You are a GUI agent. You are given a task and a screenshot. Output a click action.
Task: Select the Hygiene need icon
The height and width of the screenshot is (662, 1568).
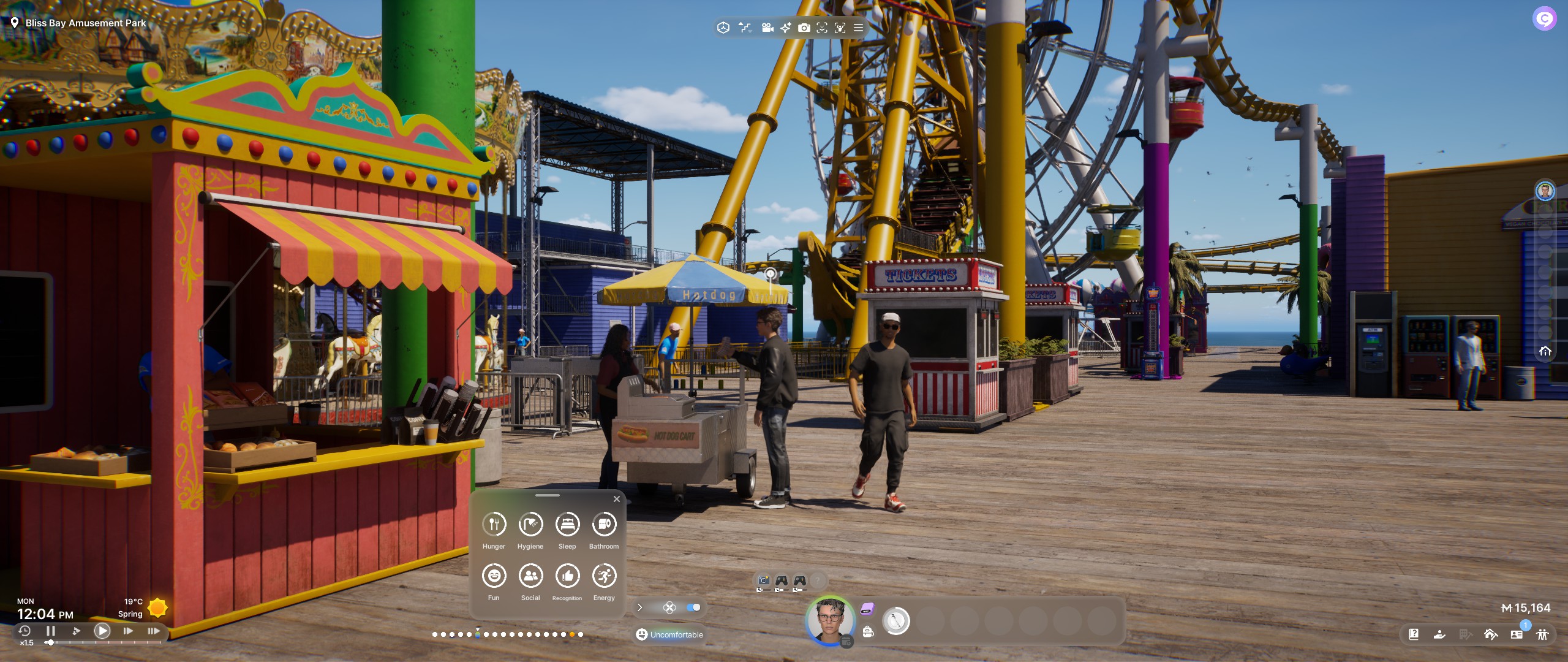[x=530, y=525]
